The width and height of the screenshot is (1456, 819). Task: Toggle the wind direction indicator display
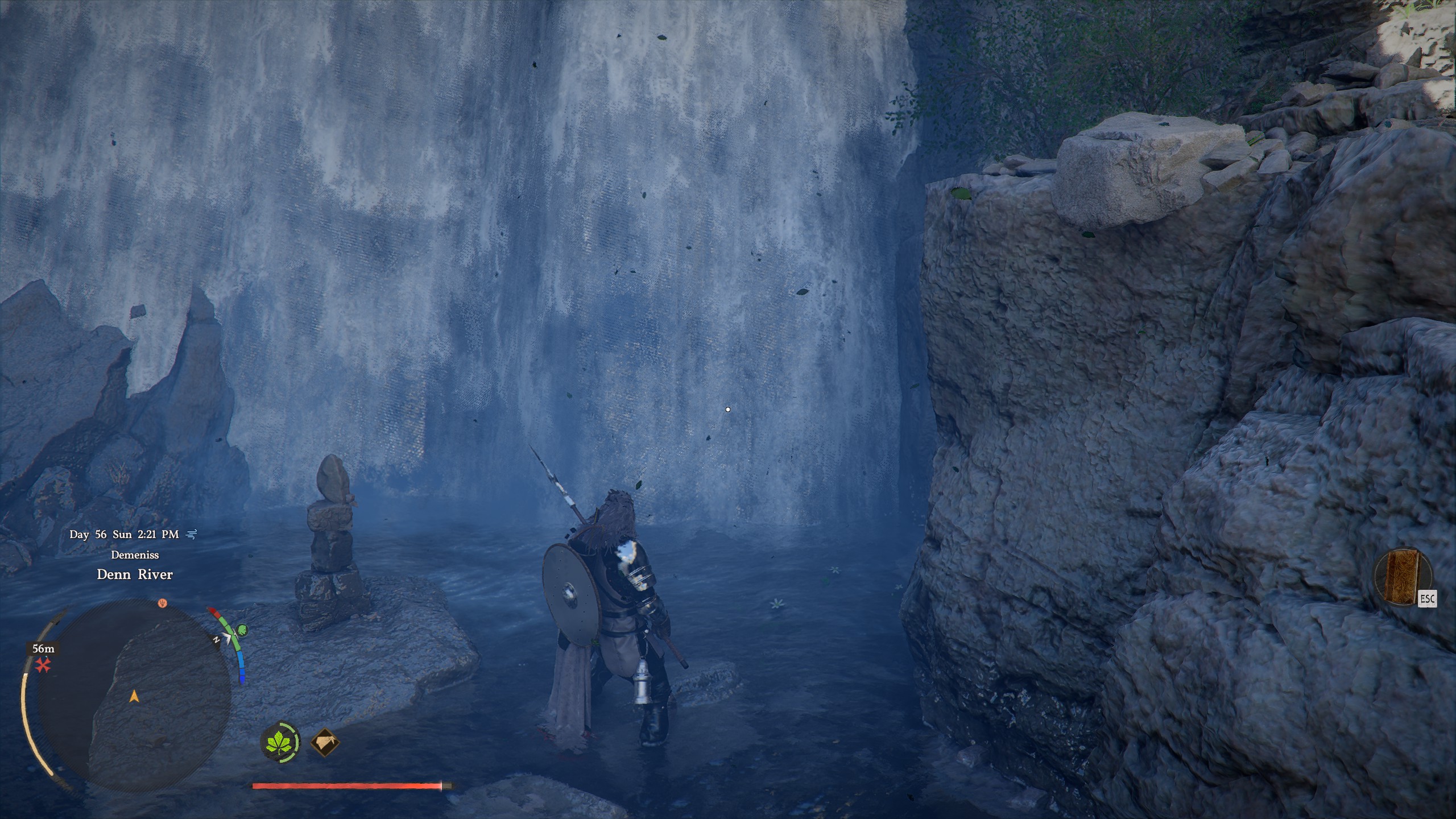191,535
